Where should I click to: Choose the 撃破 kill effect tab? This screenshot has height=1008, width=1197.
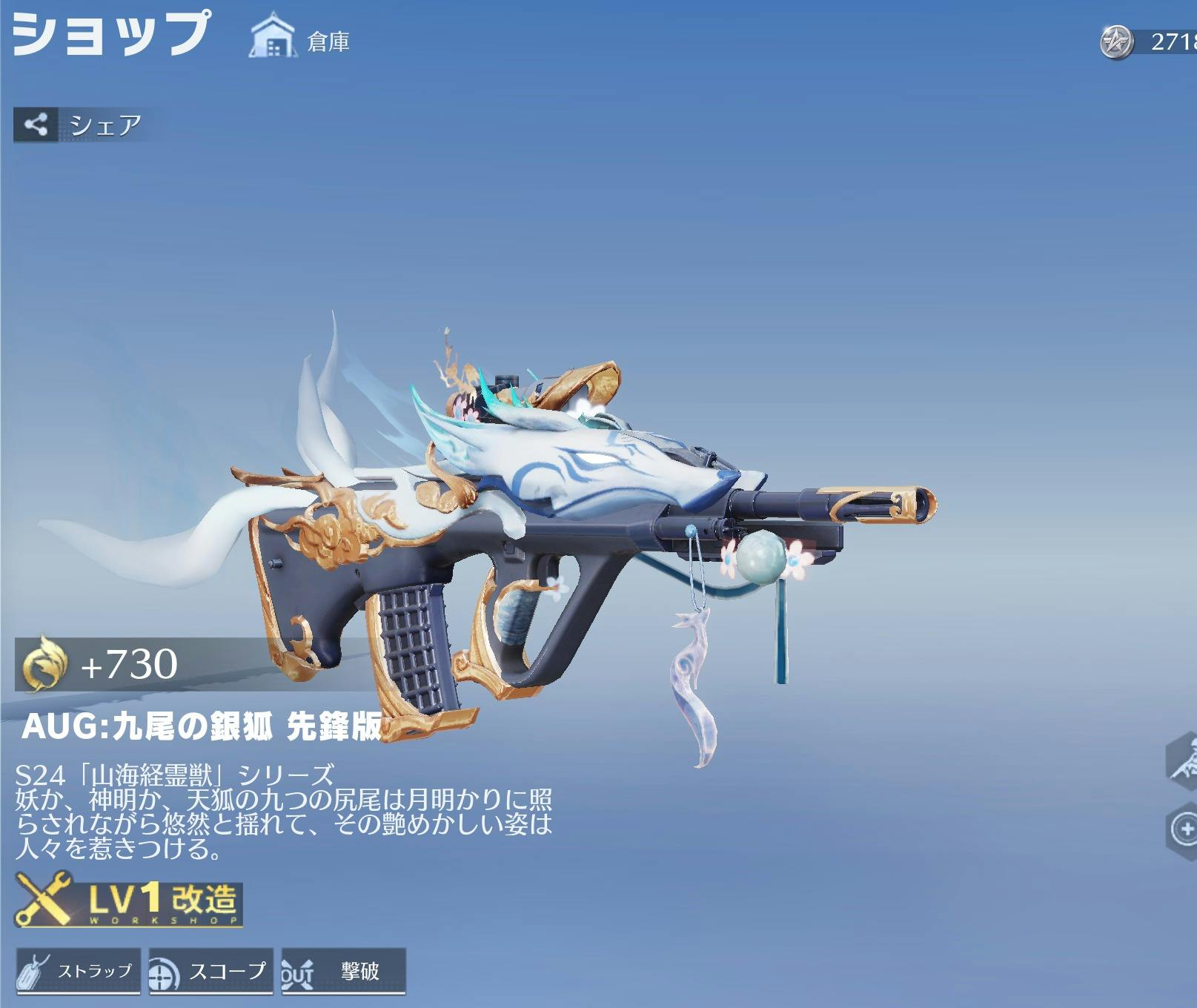(x=343, y=971)
